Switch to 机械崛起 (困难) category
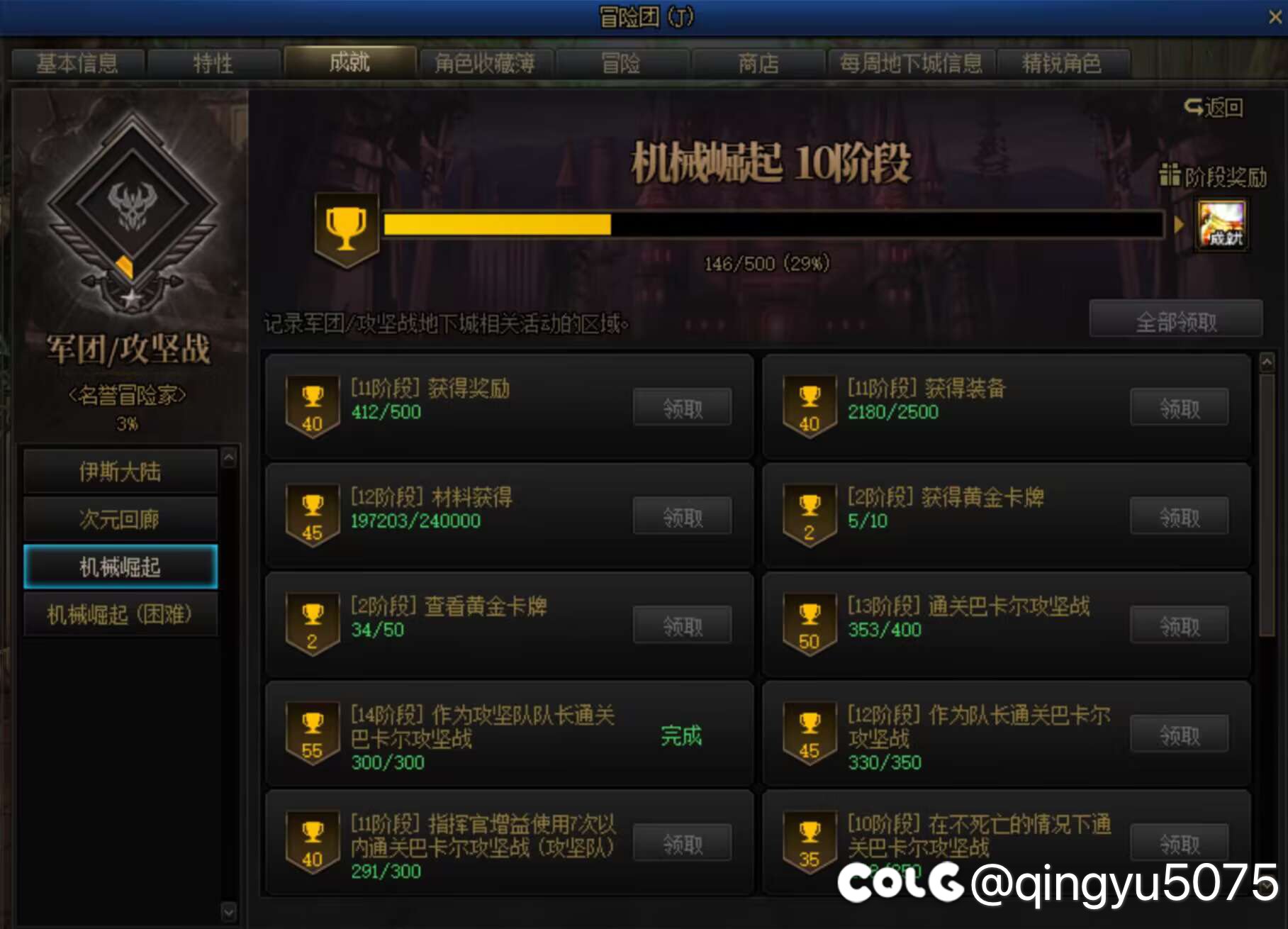 click(121, 615)
